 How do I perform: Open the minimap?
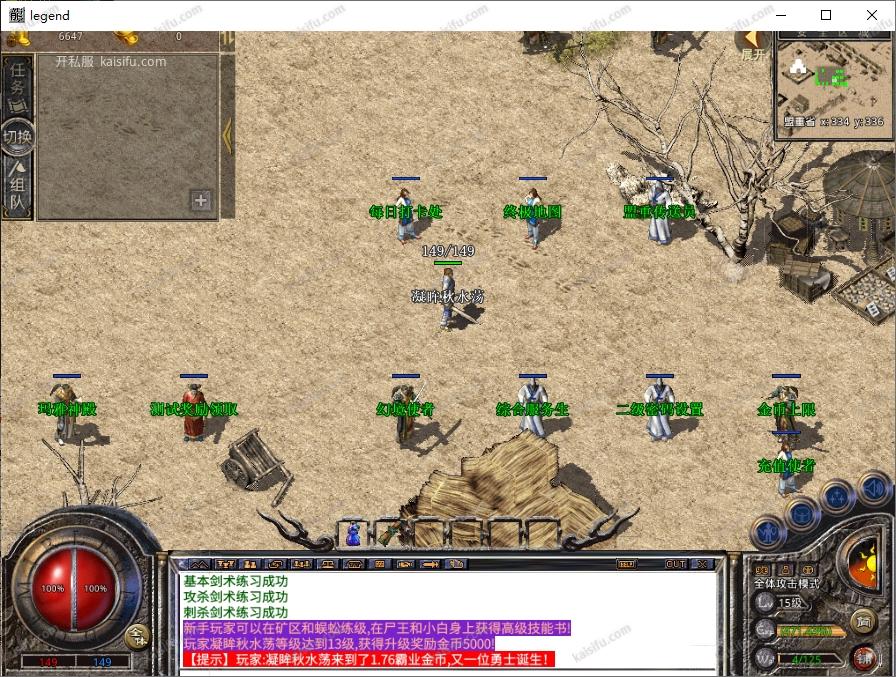[833, 82]
